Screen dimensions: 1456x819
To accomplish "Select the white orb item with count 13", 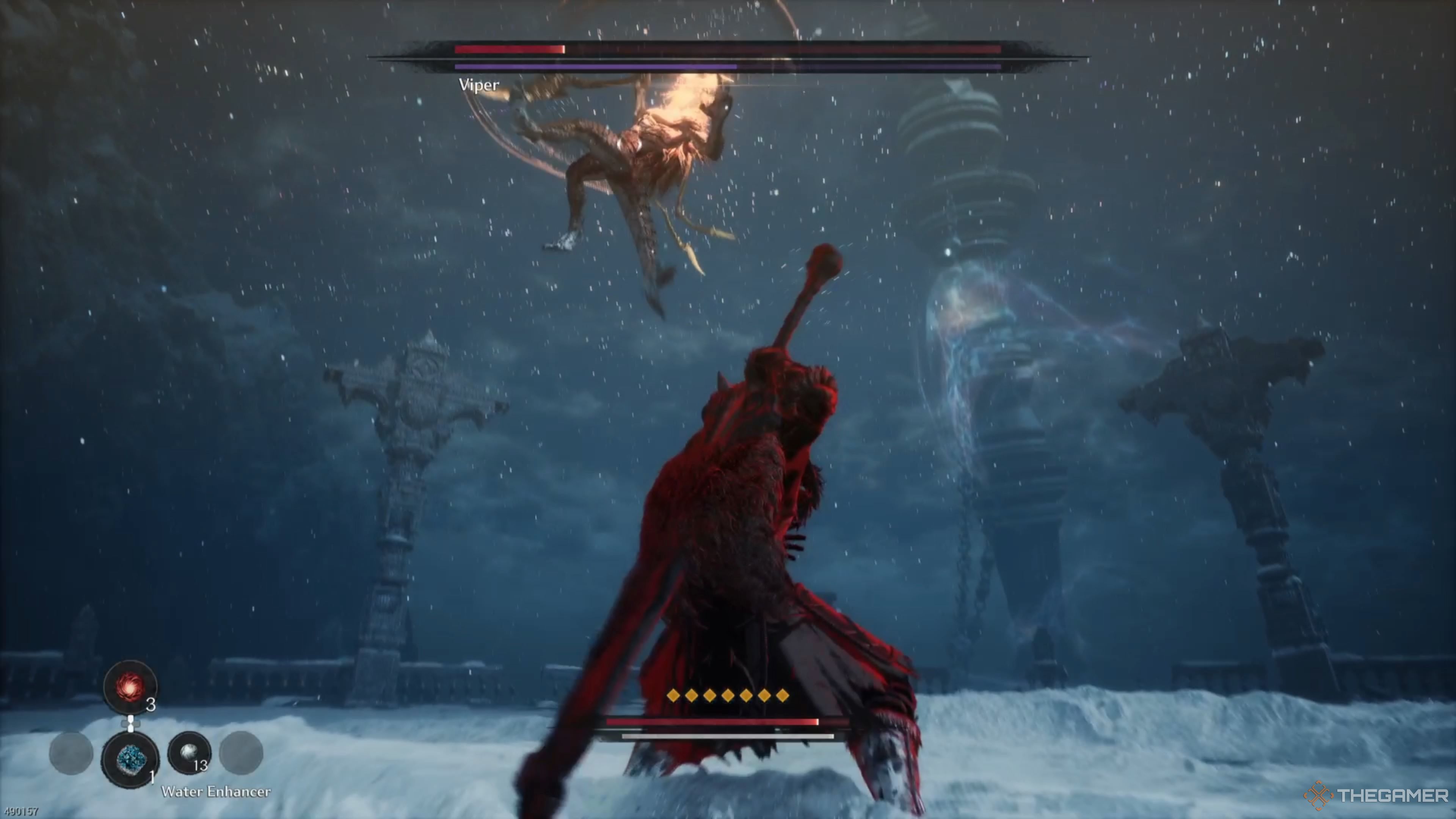I will click(189, 753).
